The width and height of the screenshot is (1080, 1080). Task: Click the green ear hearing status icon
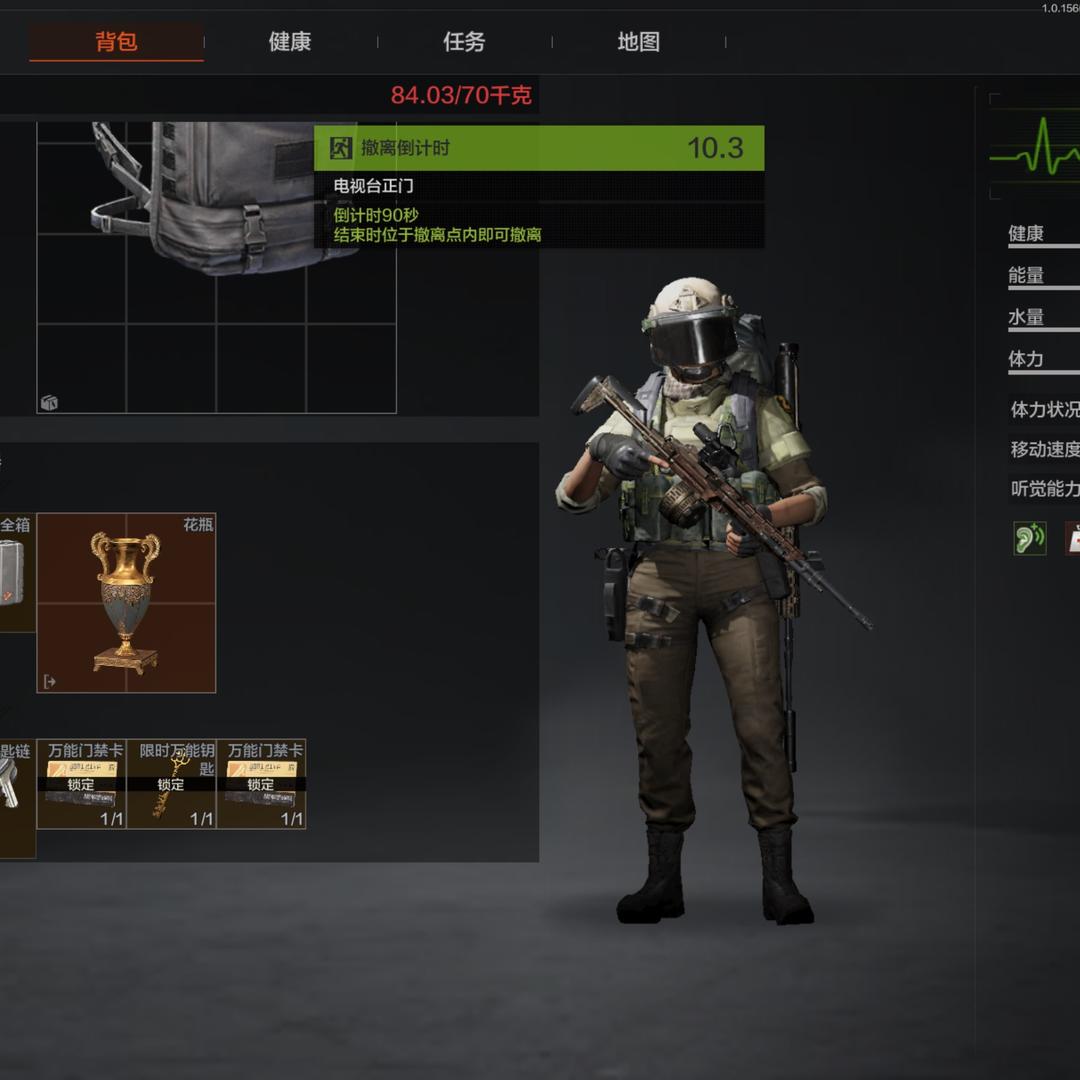coord(1029,538)
